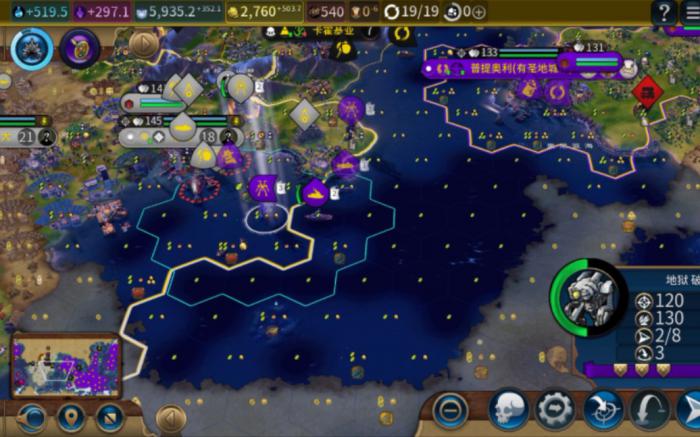Select the unit's skull delete action
The width and height of the screenshot is (700, 437).
tap(508, 409)
